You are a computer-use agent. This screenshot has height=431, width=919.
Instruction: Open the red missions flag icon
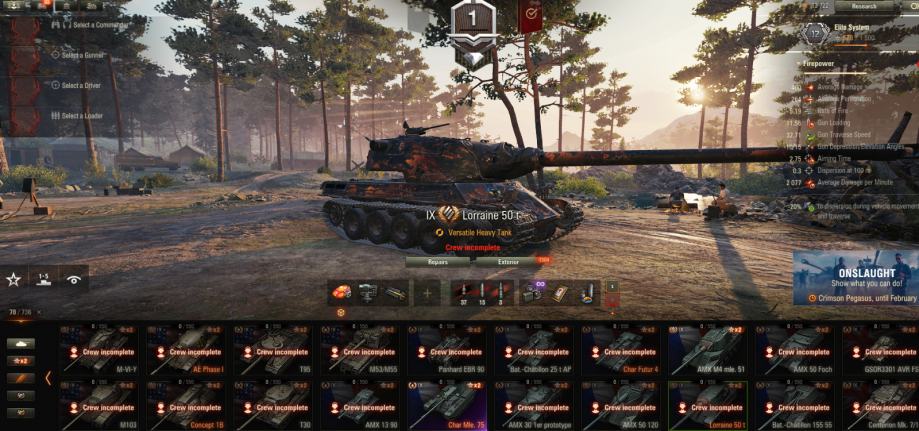click(x=529, y=15)
